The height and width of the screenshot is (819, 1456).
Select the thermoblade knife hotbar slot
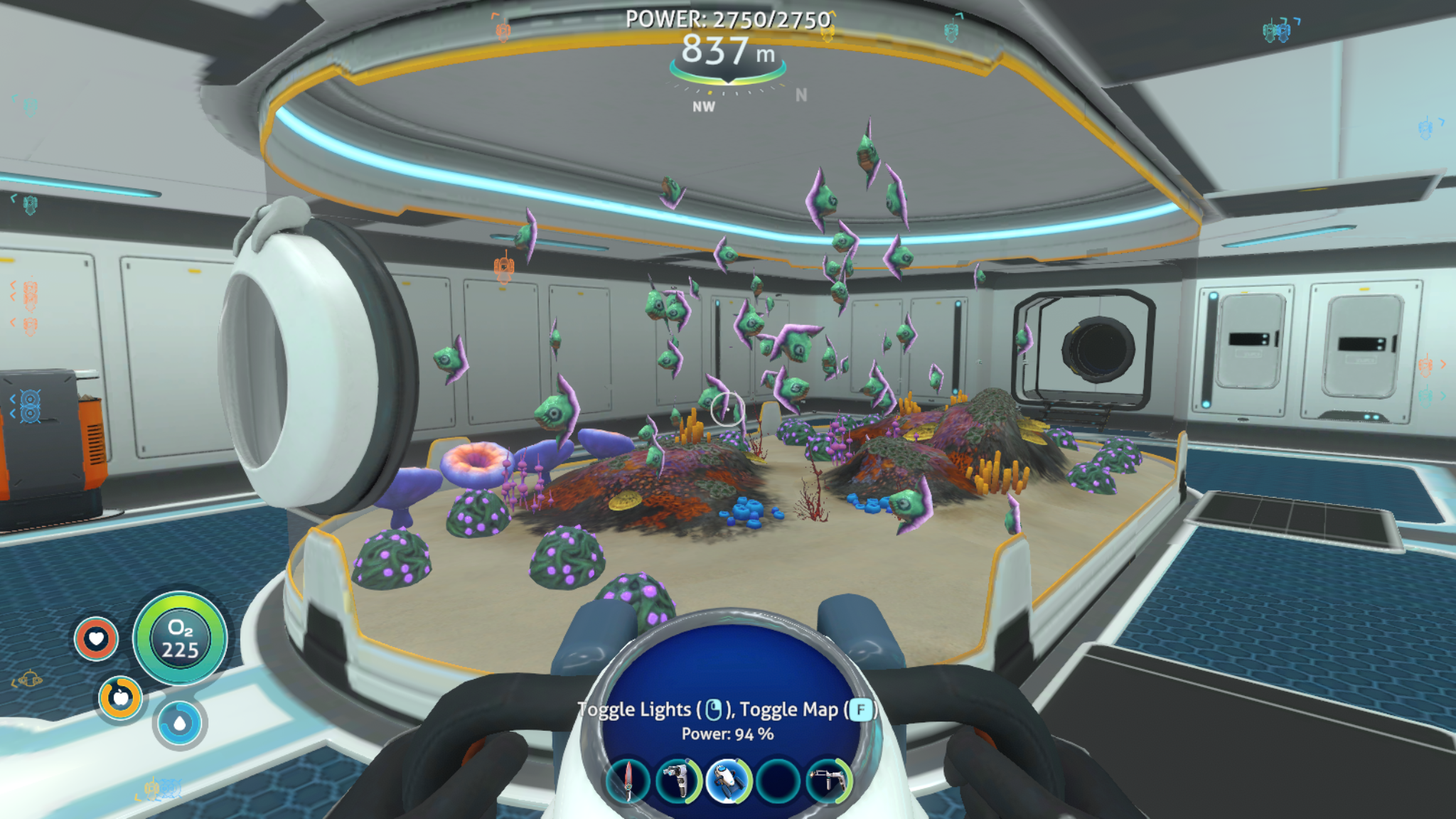628,781
